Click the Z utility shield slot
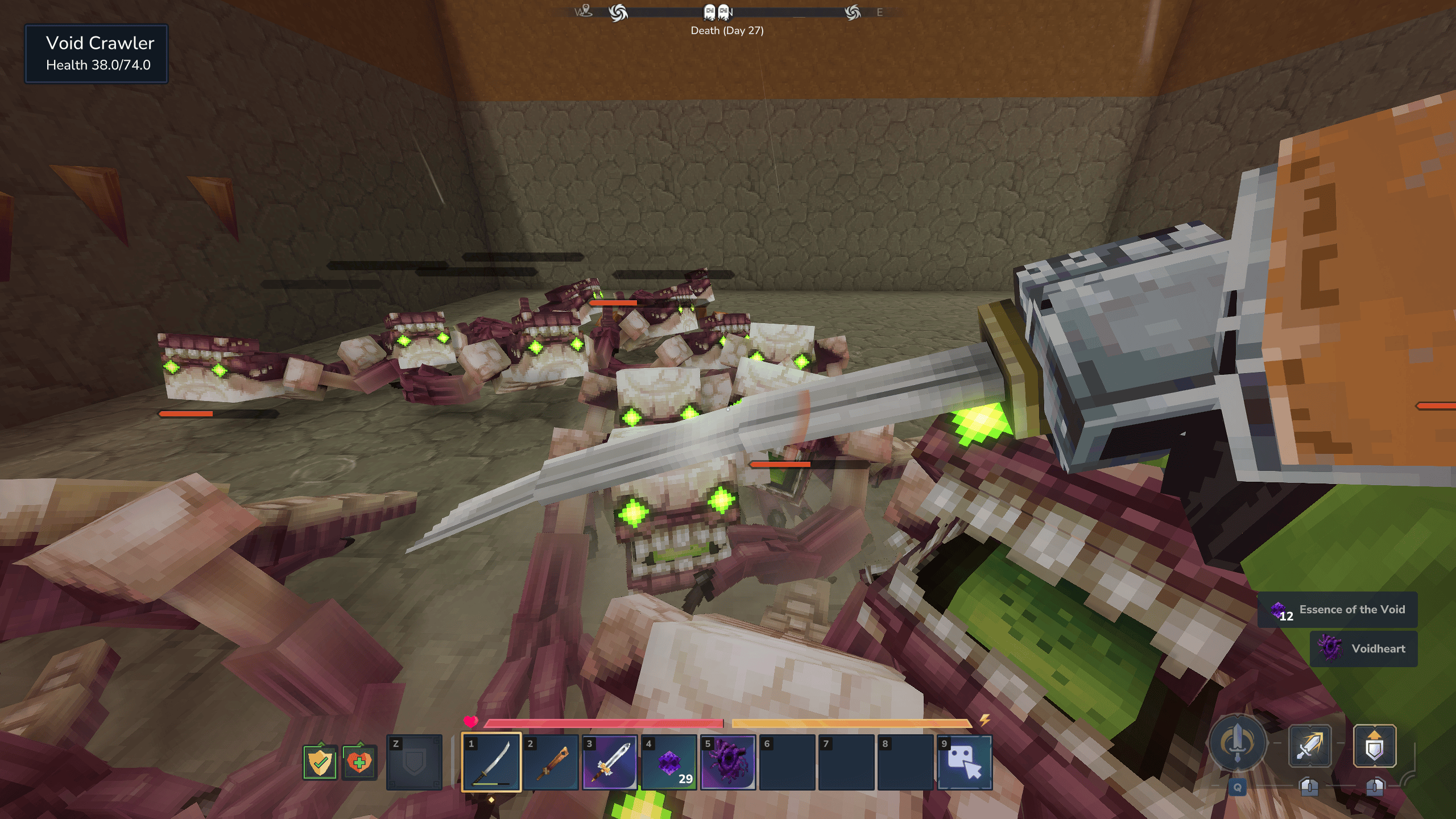This screenshot has width=1456, height=819. click(x=414, y=762)
